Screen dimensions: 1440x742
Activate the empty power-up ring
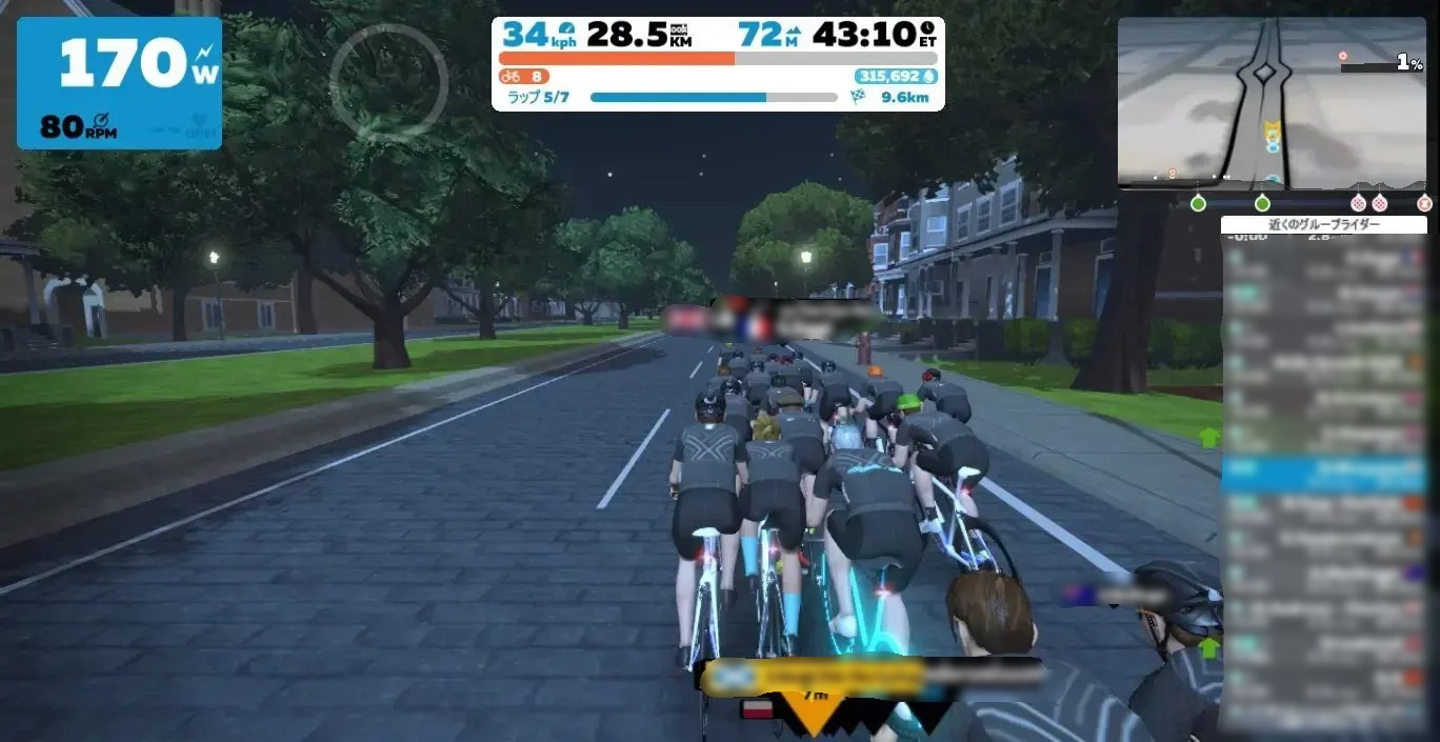point(389,80)
